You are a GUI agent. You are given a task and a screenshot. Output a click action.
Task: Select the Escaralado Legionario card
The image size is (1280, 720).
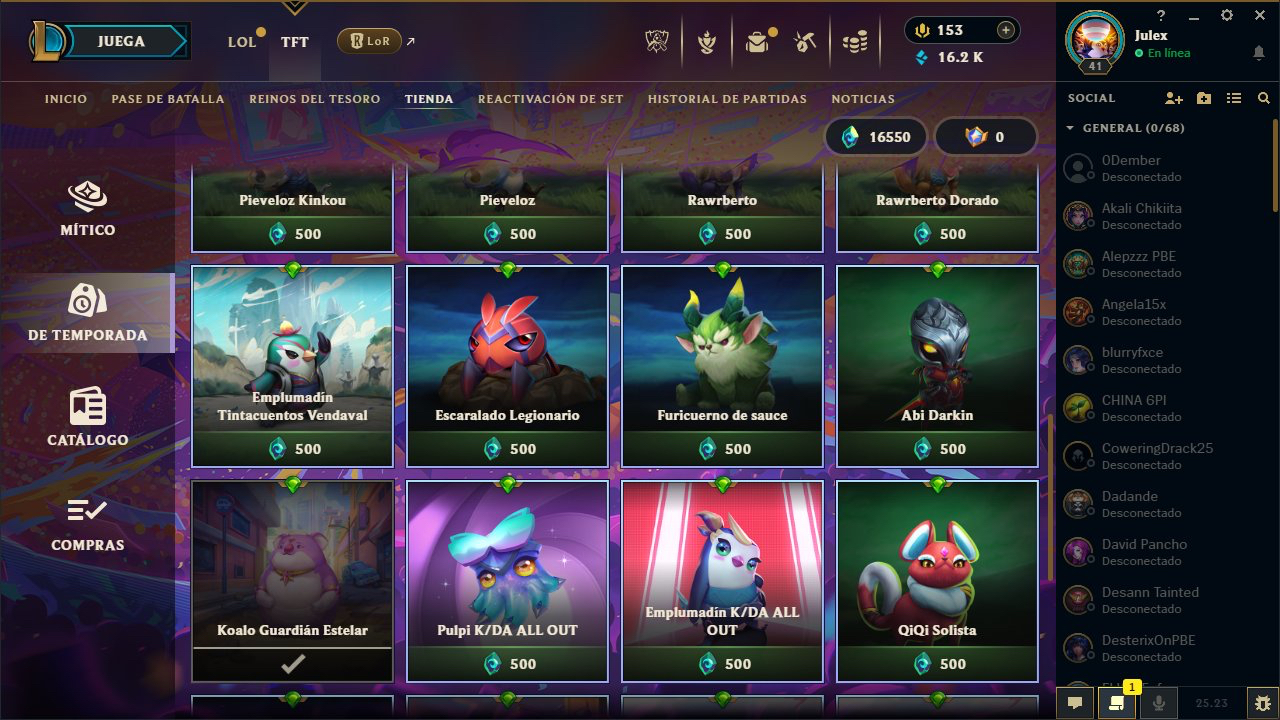pos(507,366)
